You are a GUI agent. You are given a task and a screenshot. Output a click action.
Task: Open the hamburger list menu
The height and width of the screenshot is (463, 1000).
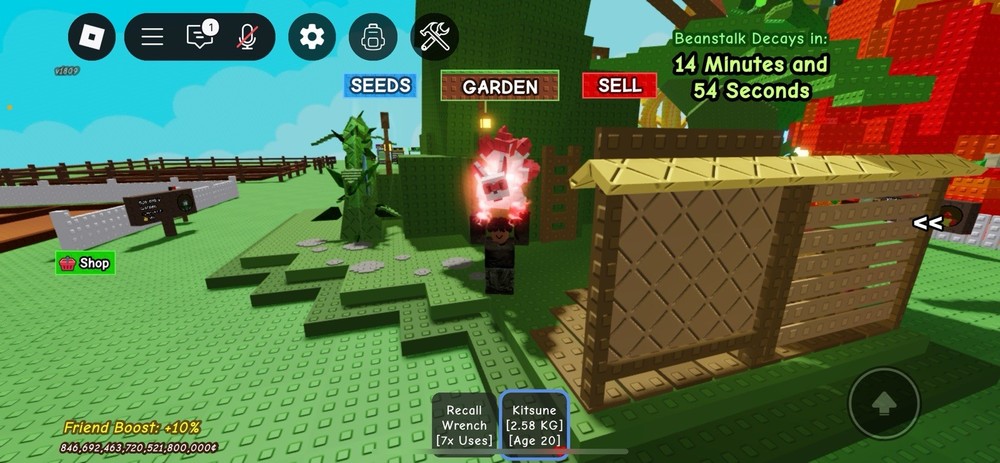pos(152,37)
